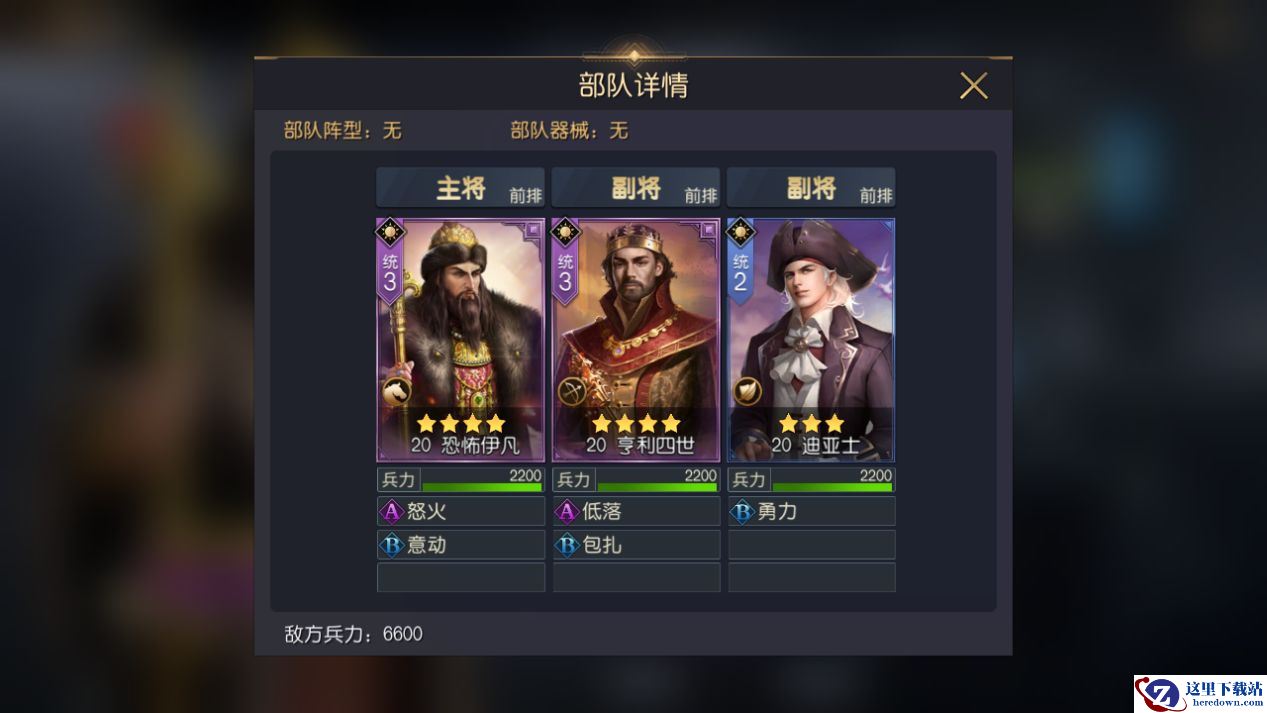Click the 这里下载站 watermark logo
The image size is (1267, 713).
click(1199, 694)
